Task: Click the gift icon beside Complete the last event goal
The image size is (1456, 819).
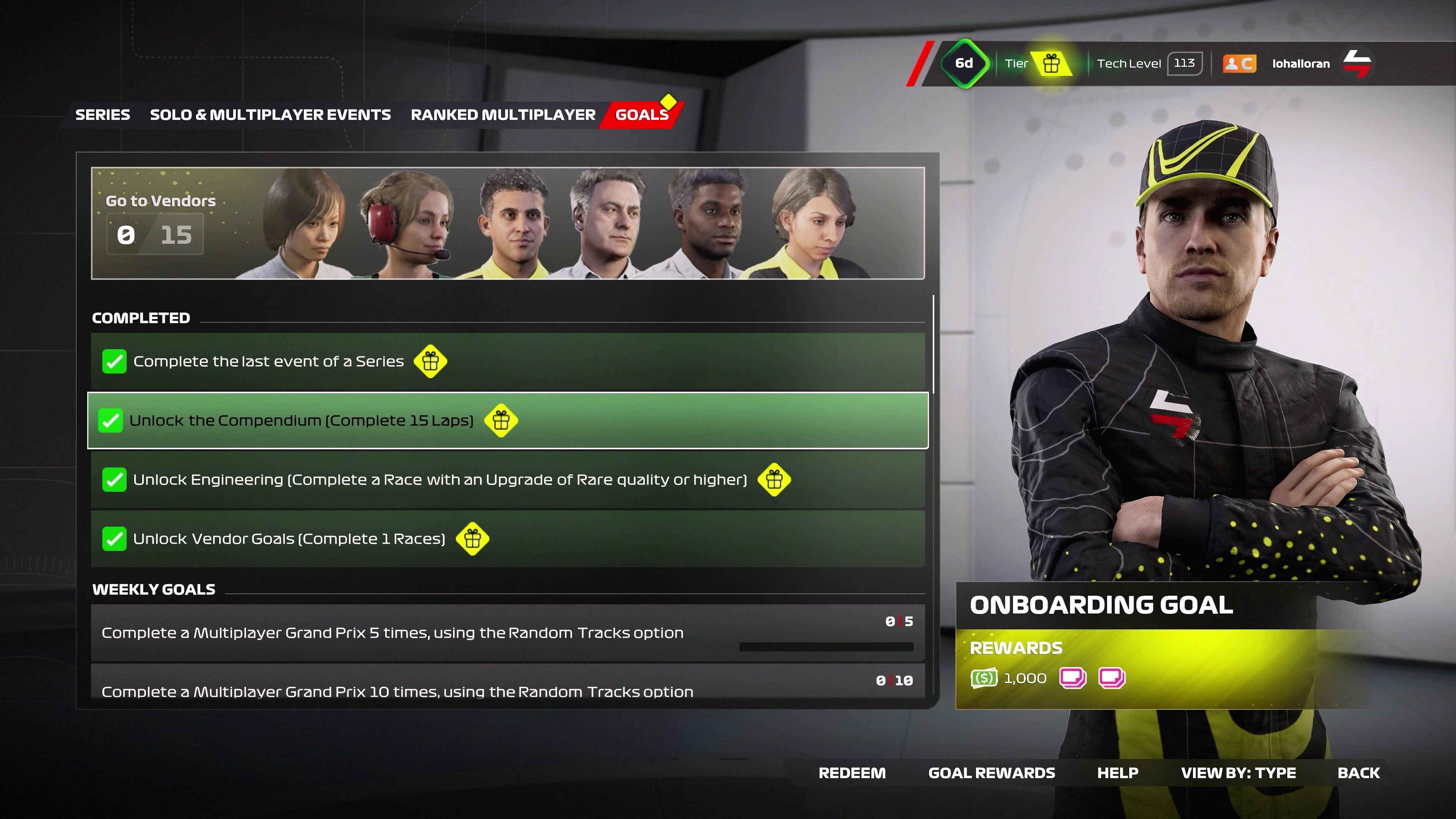Action: [430, 361]
